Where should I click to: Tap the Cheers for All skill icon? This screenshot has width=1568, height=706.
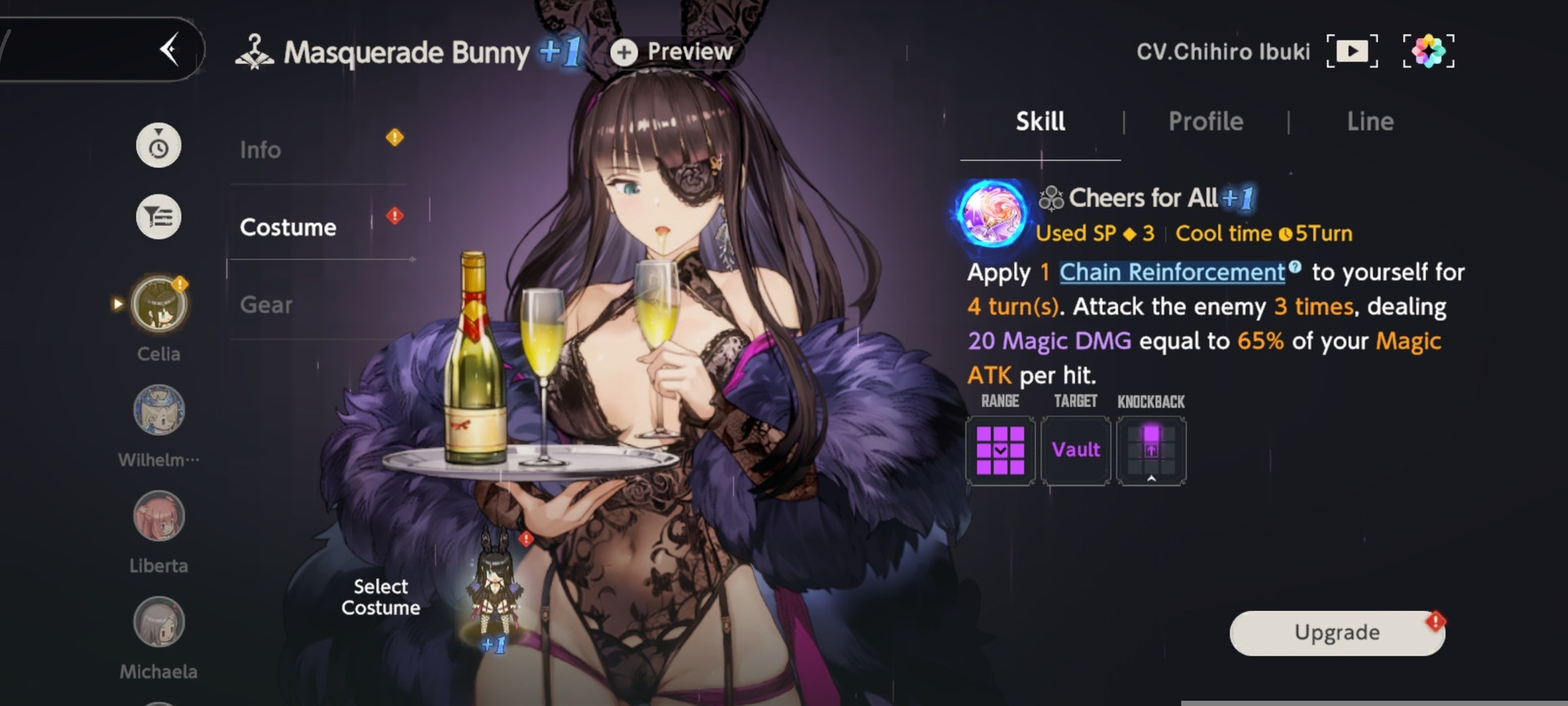click(992, 214)
